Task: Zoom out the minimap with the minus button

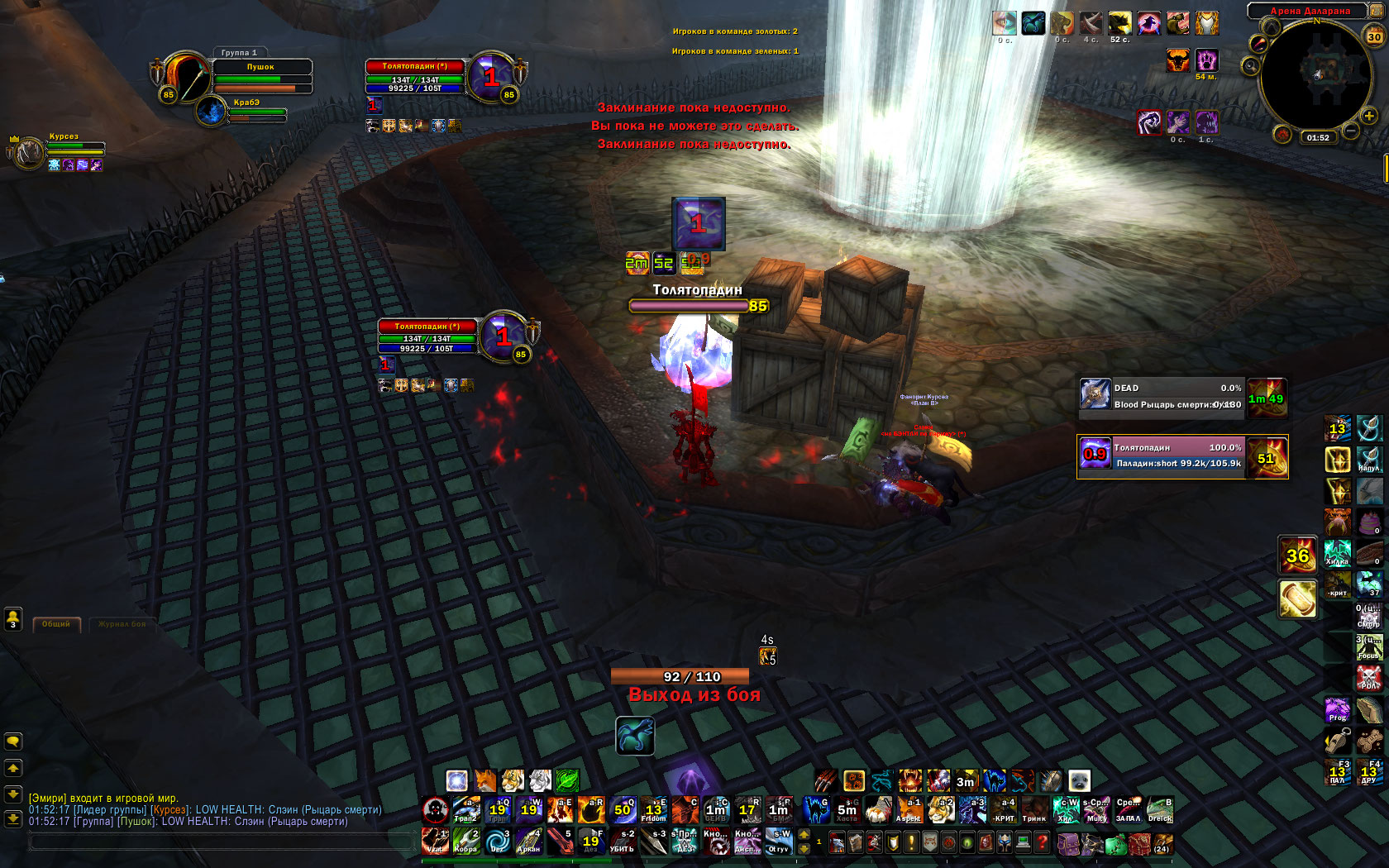Action: 1350,131
